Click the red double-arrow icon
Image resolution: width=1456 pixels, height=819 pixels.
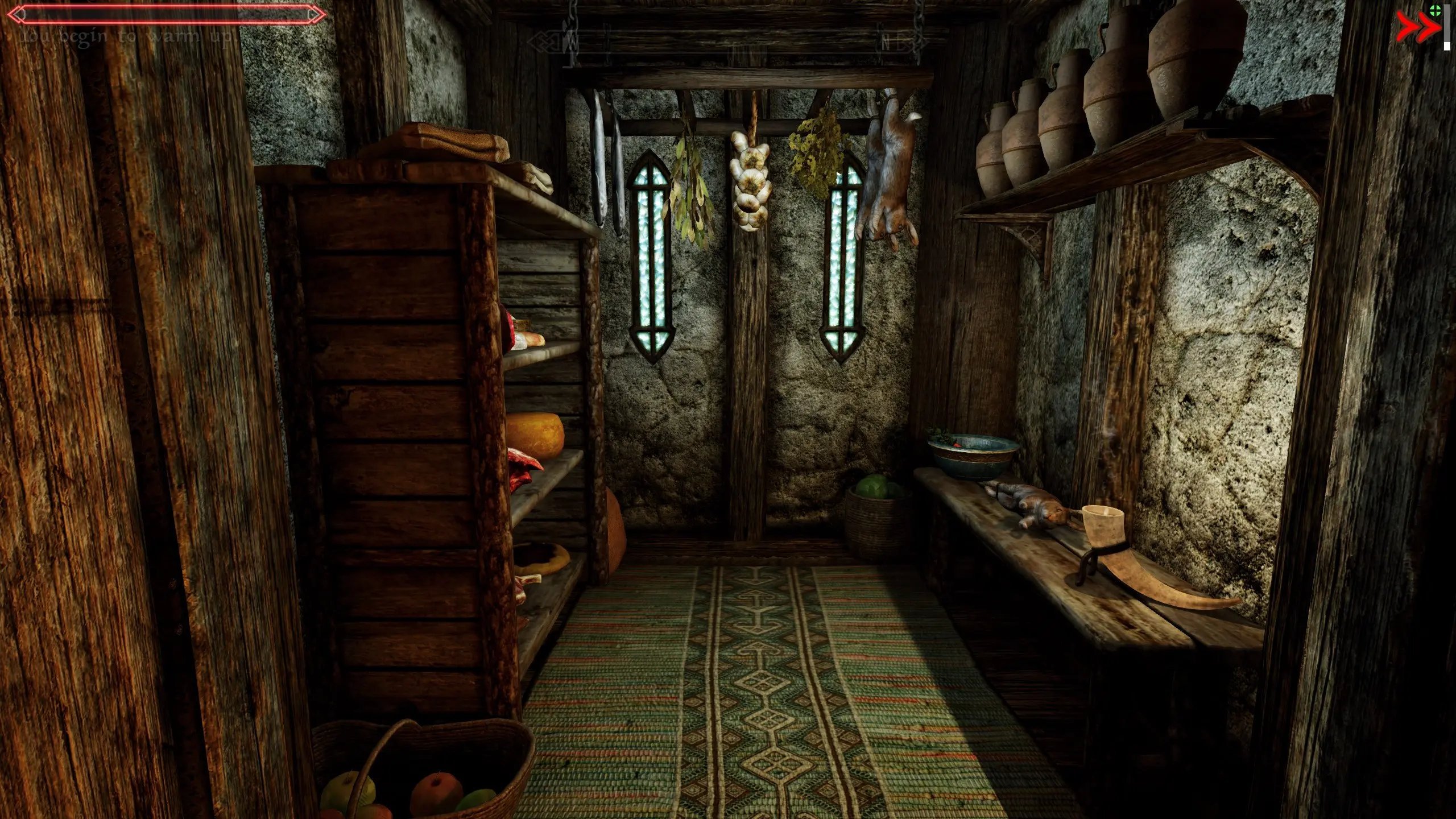point(1417,28)
